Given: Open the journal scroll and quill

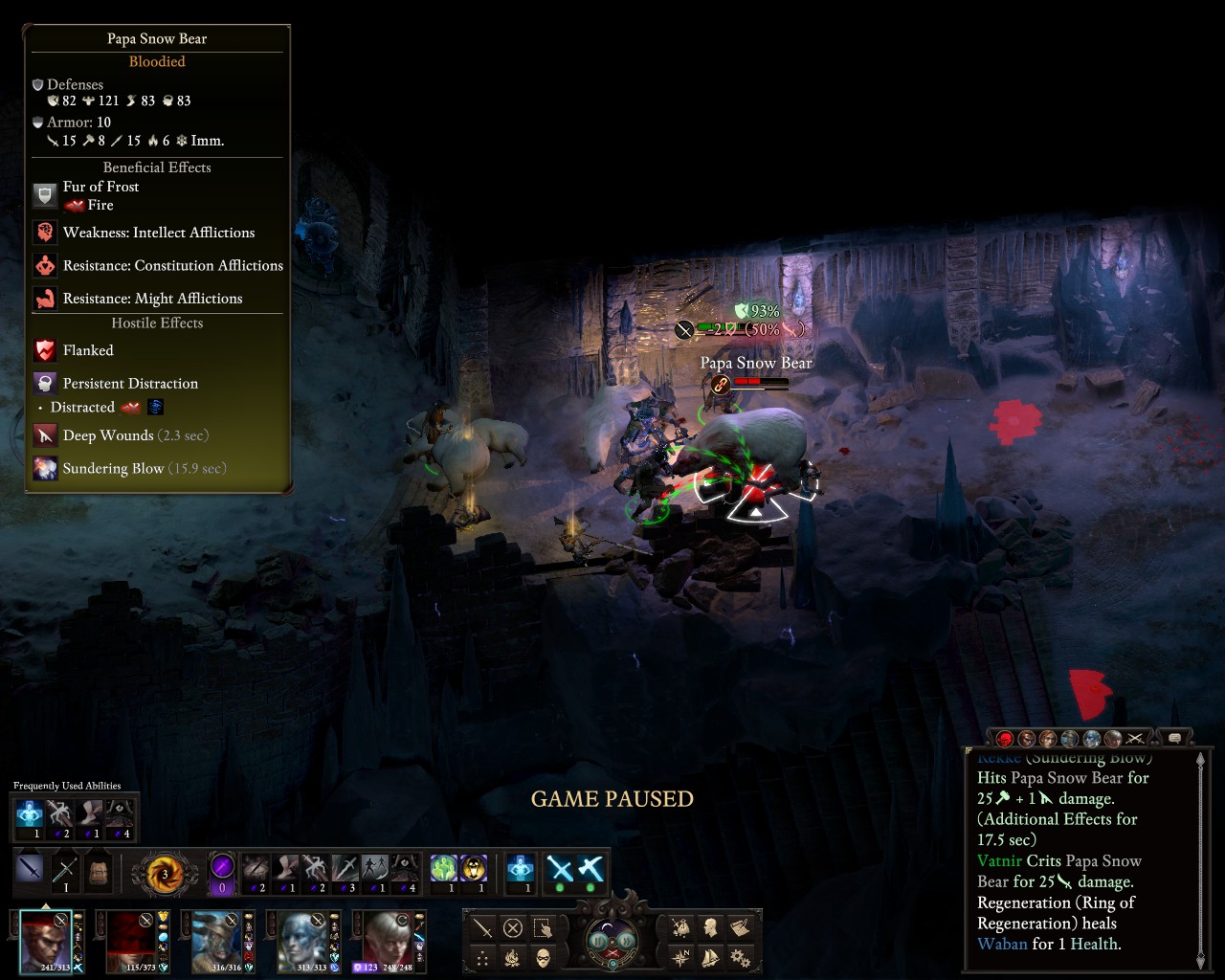Looking at the screenshot, I should coord(739,926).
